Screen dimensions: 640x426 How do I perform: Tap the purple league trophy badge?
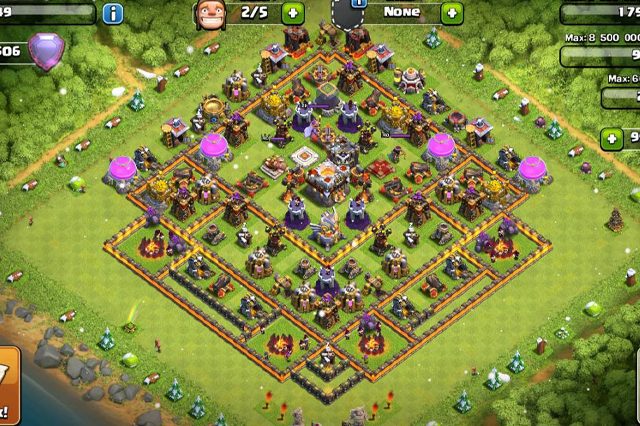[x=46, y=50]
